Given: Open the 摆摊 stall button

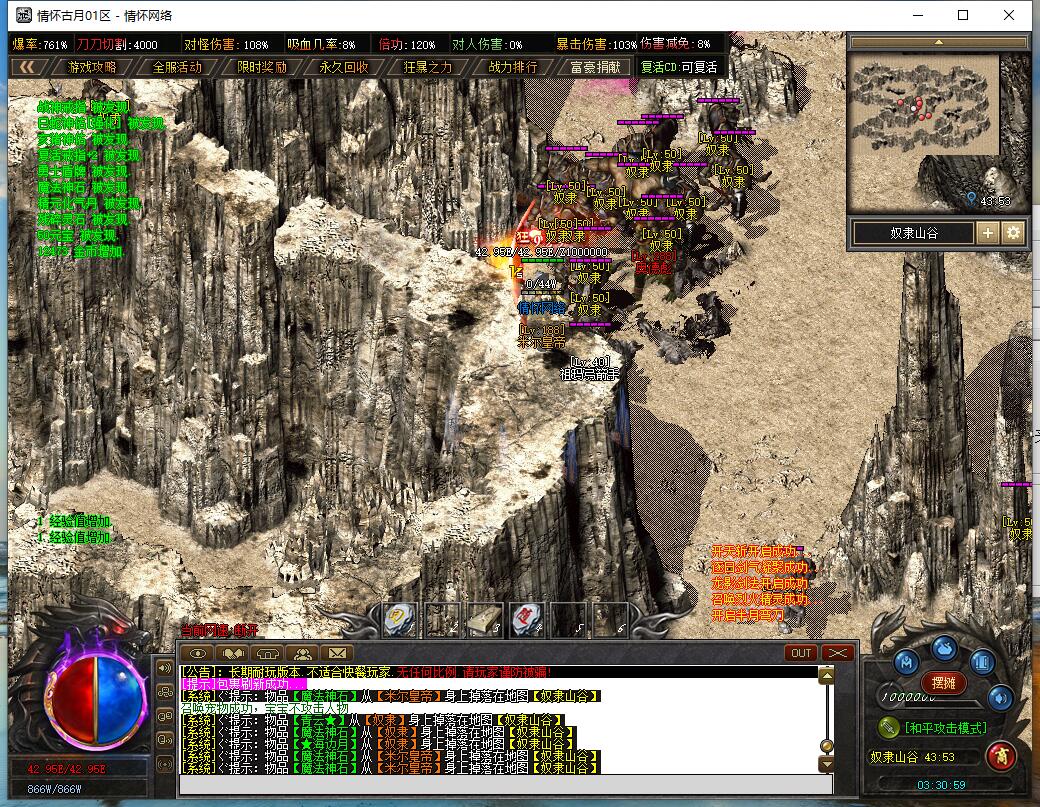Looking at the screenshot, I should pyautogui.click(x=943, y=682).
